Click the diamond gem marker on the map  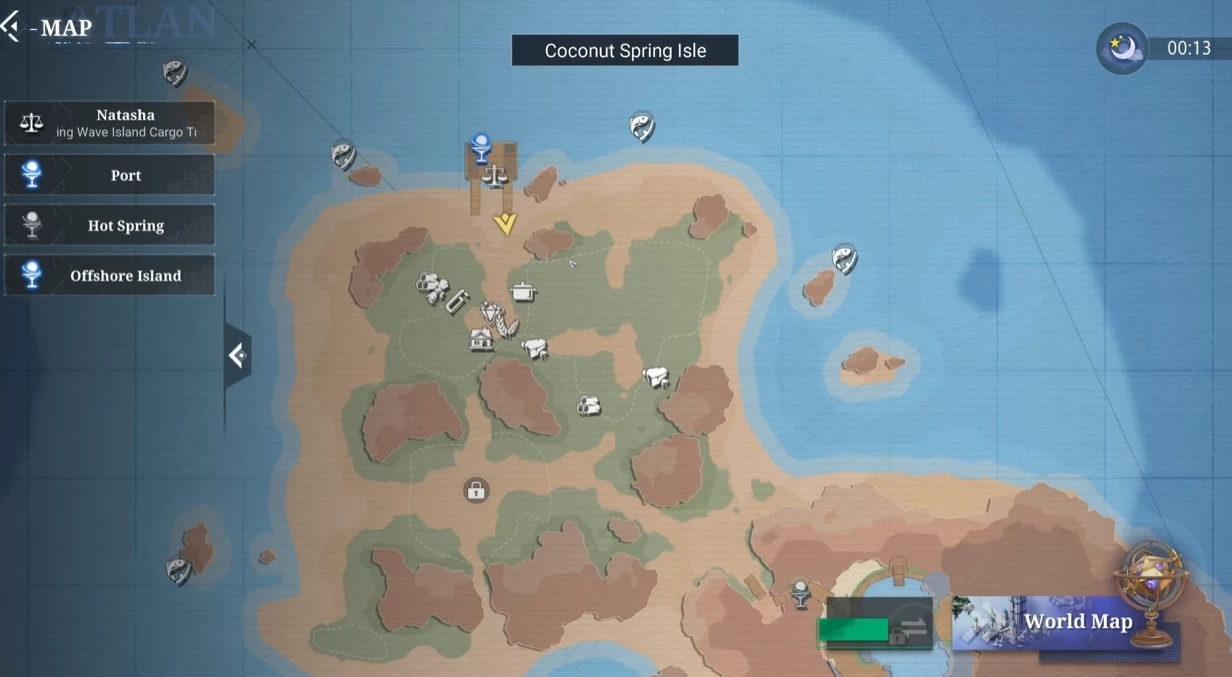tap(490, 313)
